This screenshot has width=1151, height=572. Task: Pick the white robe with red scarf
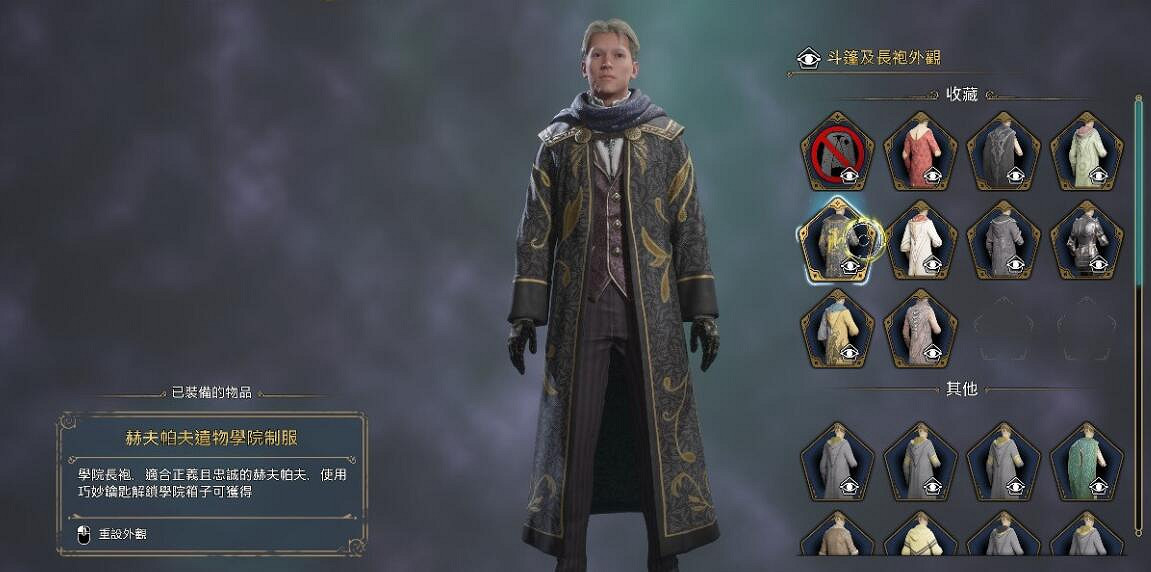(920, 240)
